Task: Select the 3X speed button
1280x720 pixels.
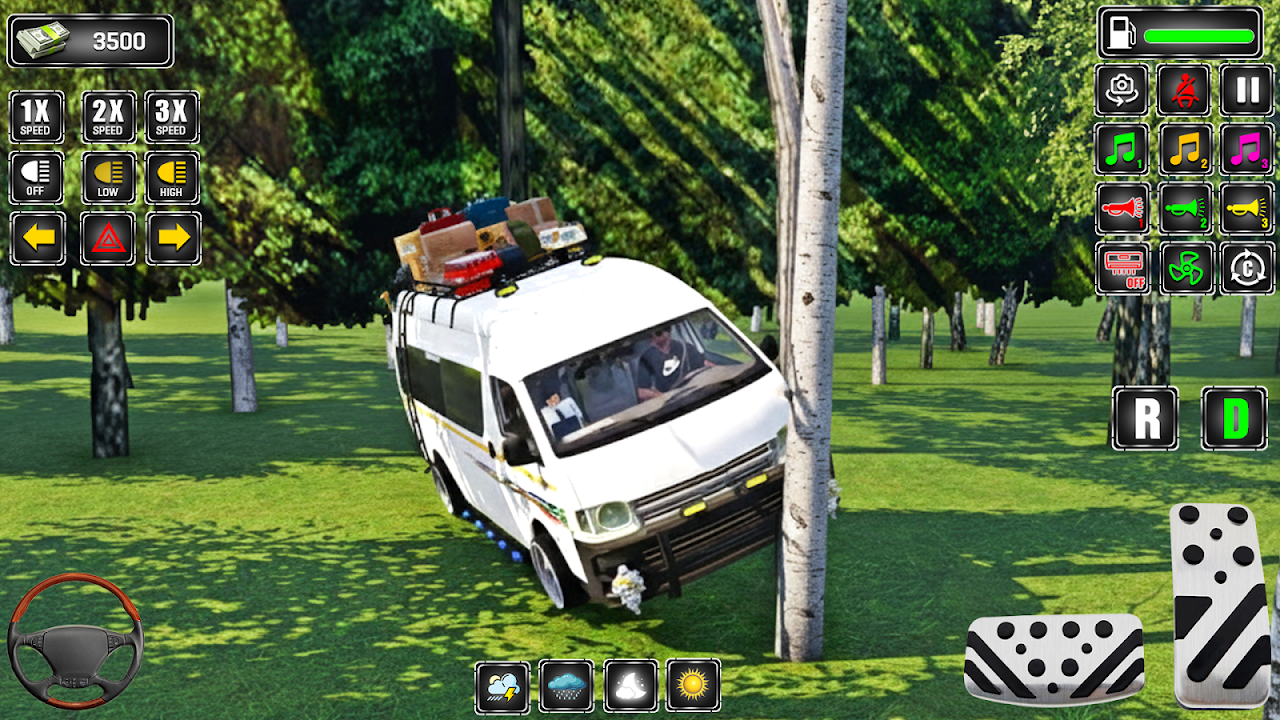Action: pos(172,117)
